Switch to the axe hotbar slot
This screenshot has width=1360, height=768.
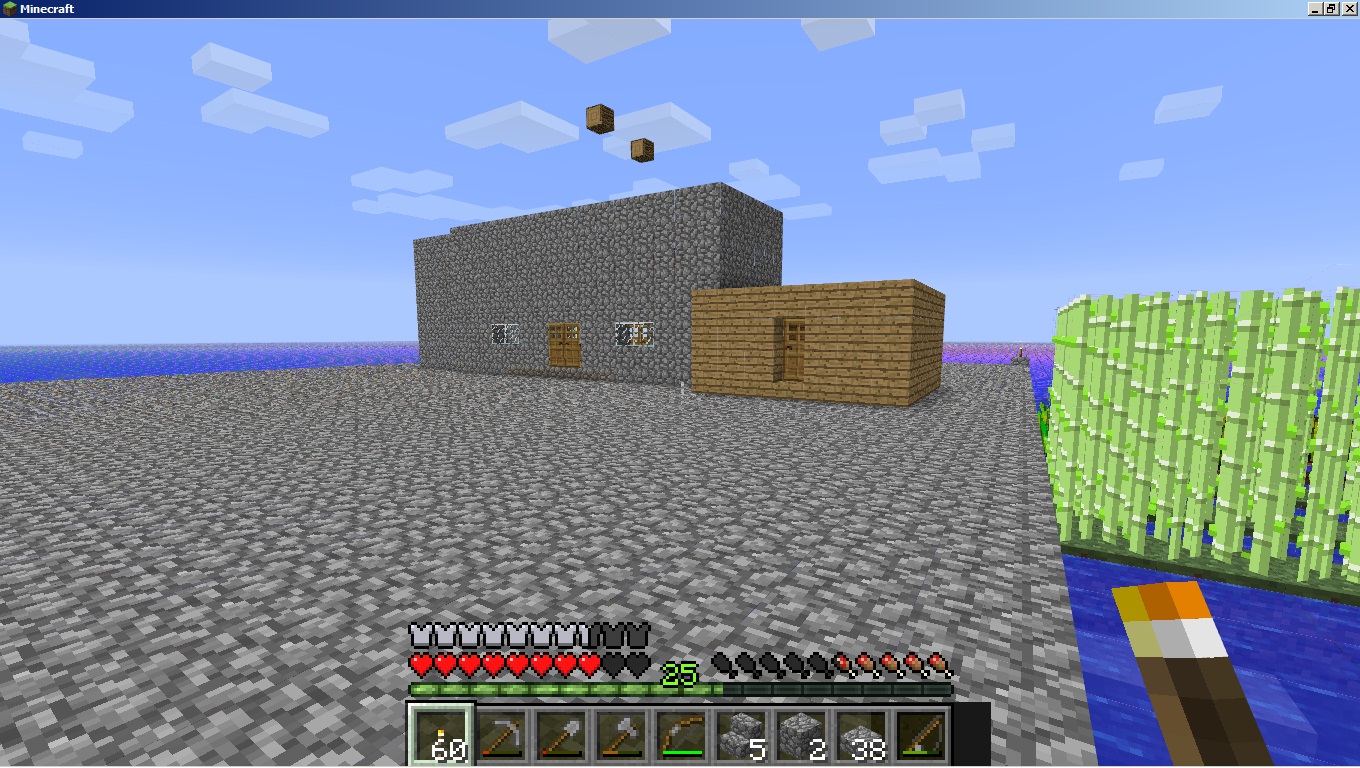tap(620, 736)
